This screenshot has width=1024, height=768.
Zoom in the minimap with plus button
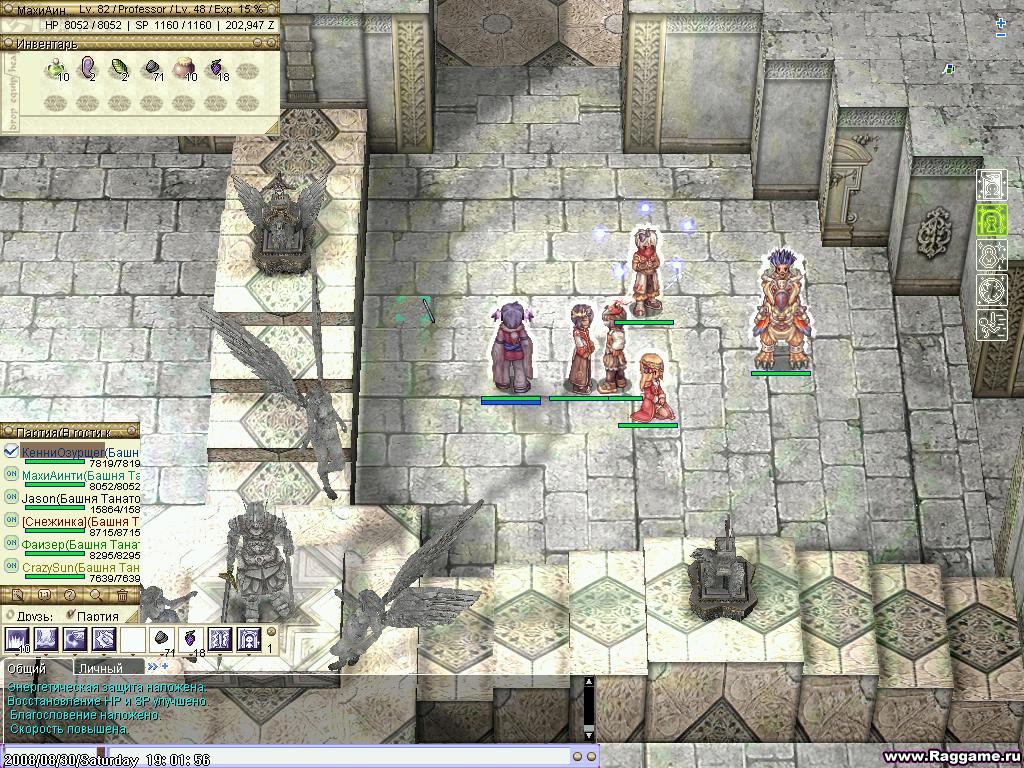1001,23
